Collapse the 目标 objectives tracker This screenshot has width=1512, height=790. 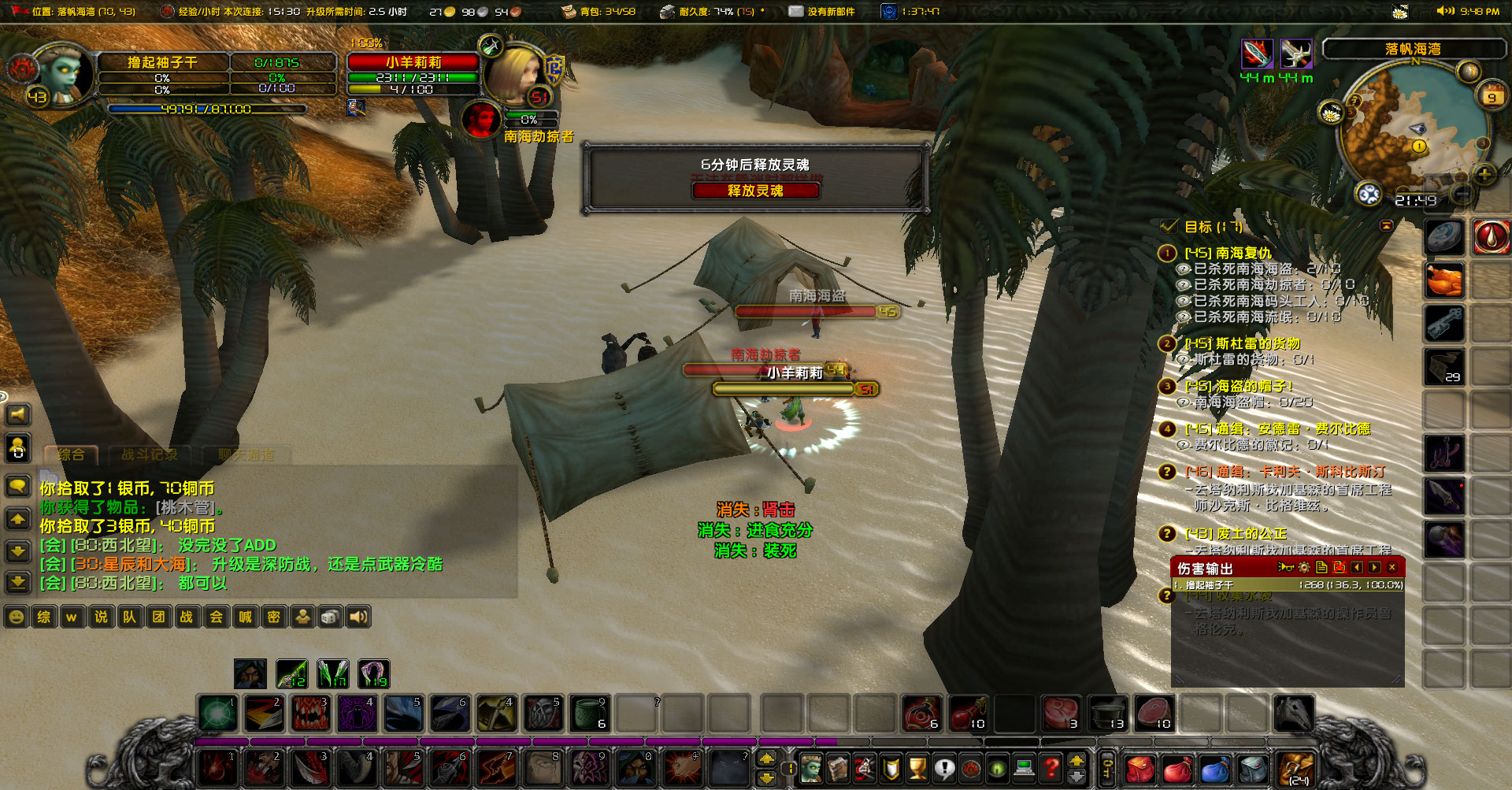tap(1387, 226)
